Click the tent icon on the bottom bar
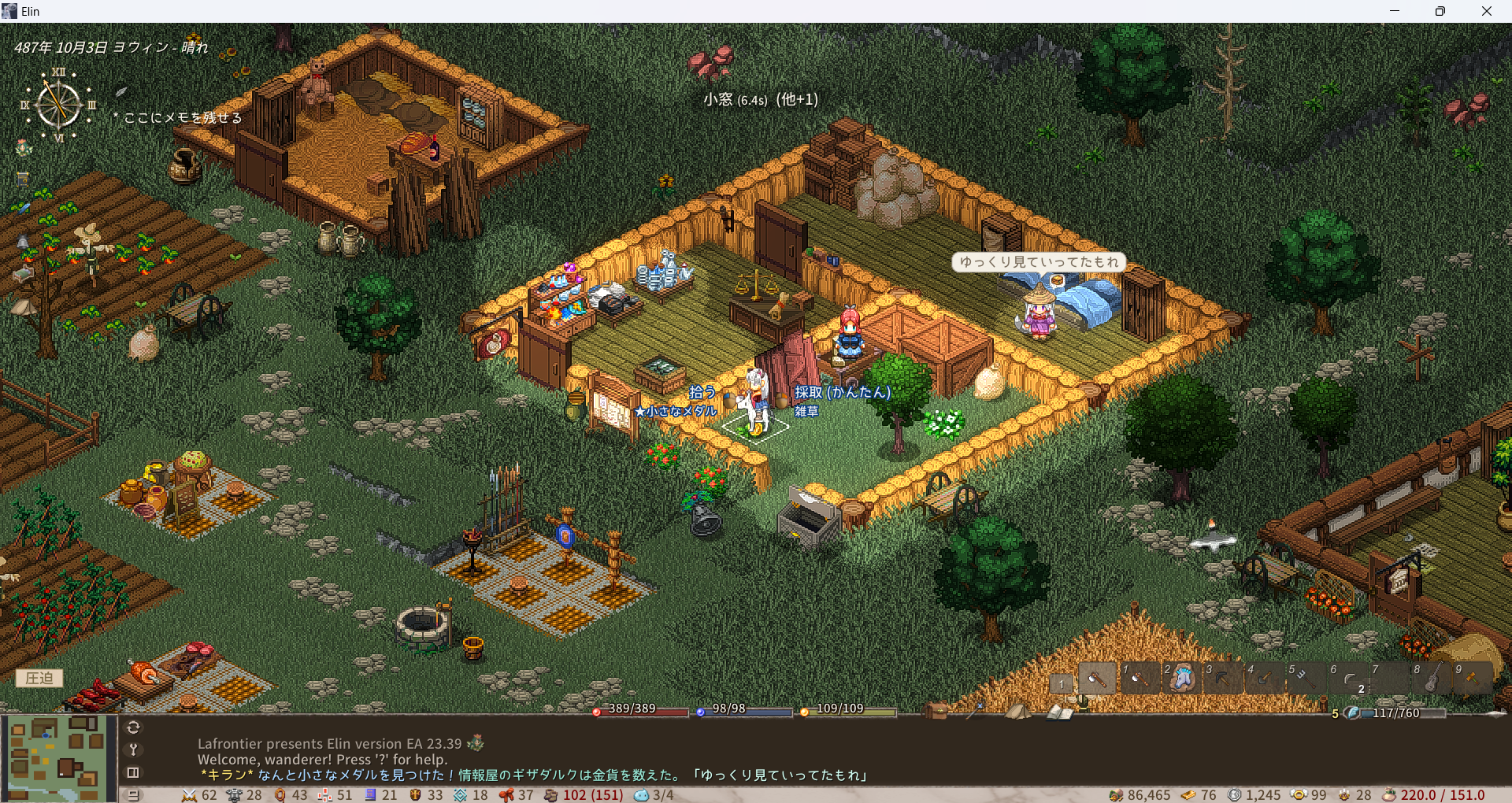 click(x=1017, y=711)
